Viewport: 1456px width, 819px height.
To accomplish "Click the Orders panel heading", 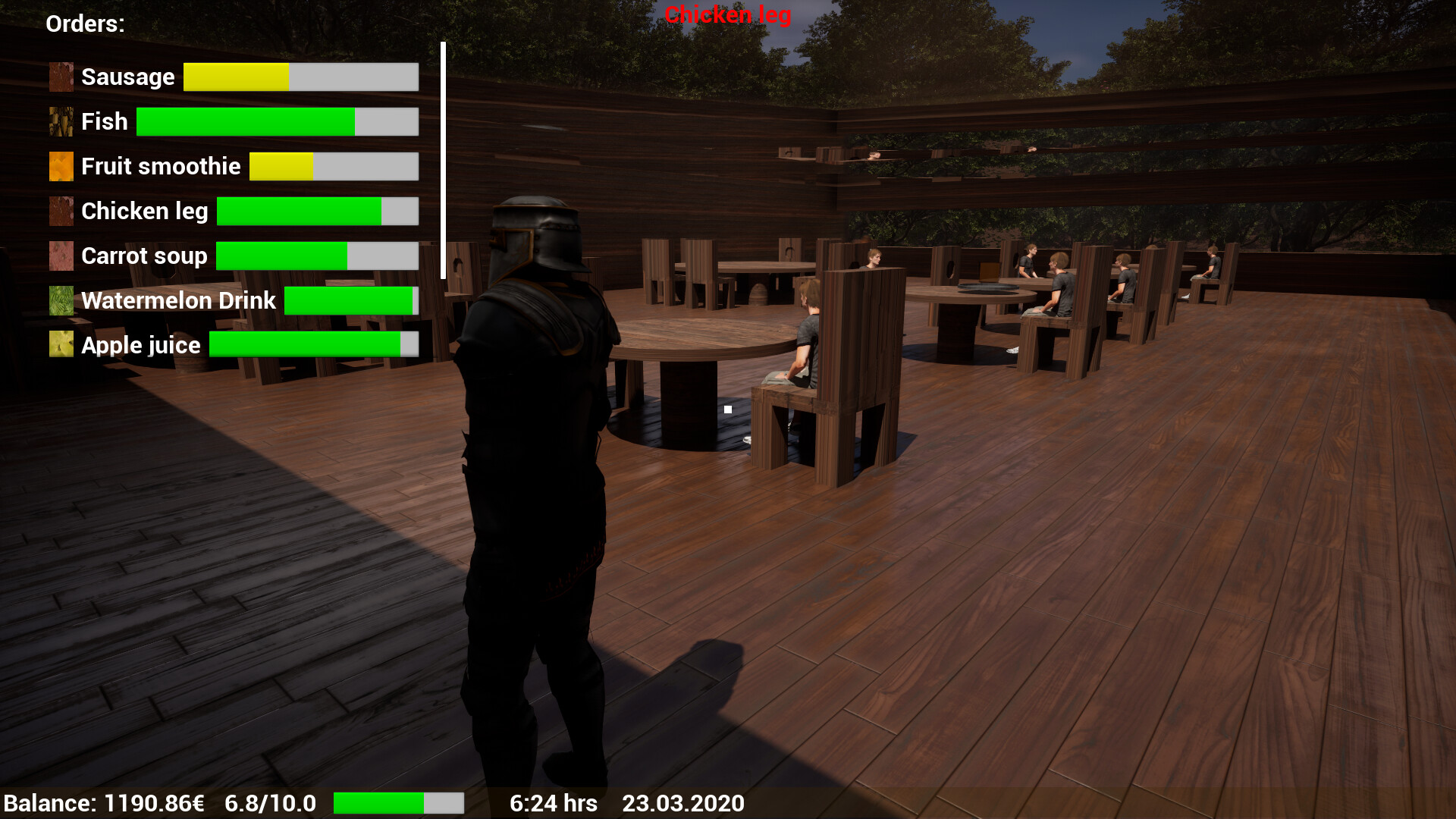I will pos(84,24).
